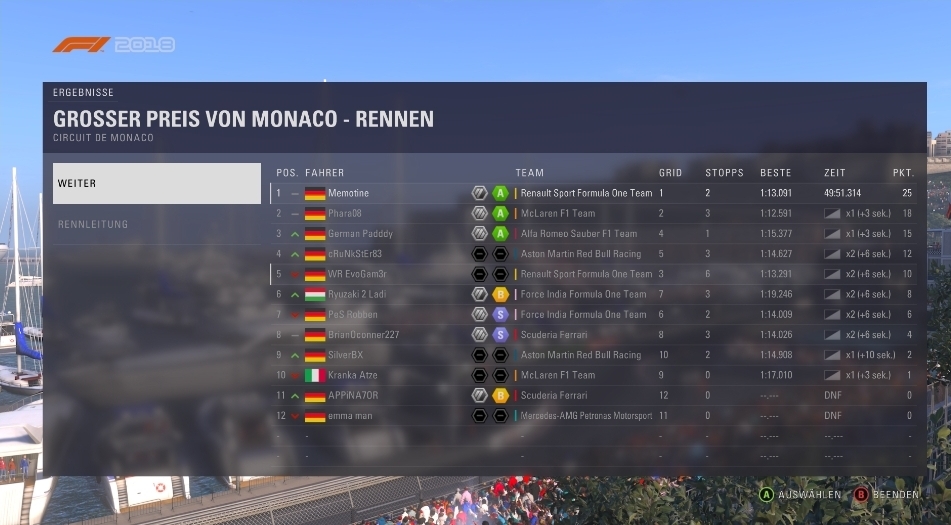Image resolution: width=951 pixels, height=525 pixels.
Task: Select the APPiNA7OR result row
Action: [x=594, y=395]
